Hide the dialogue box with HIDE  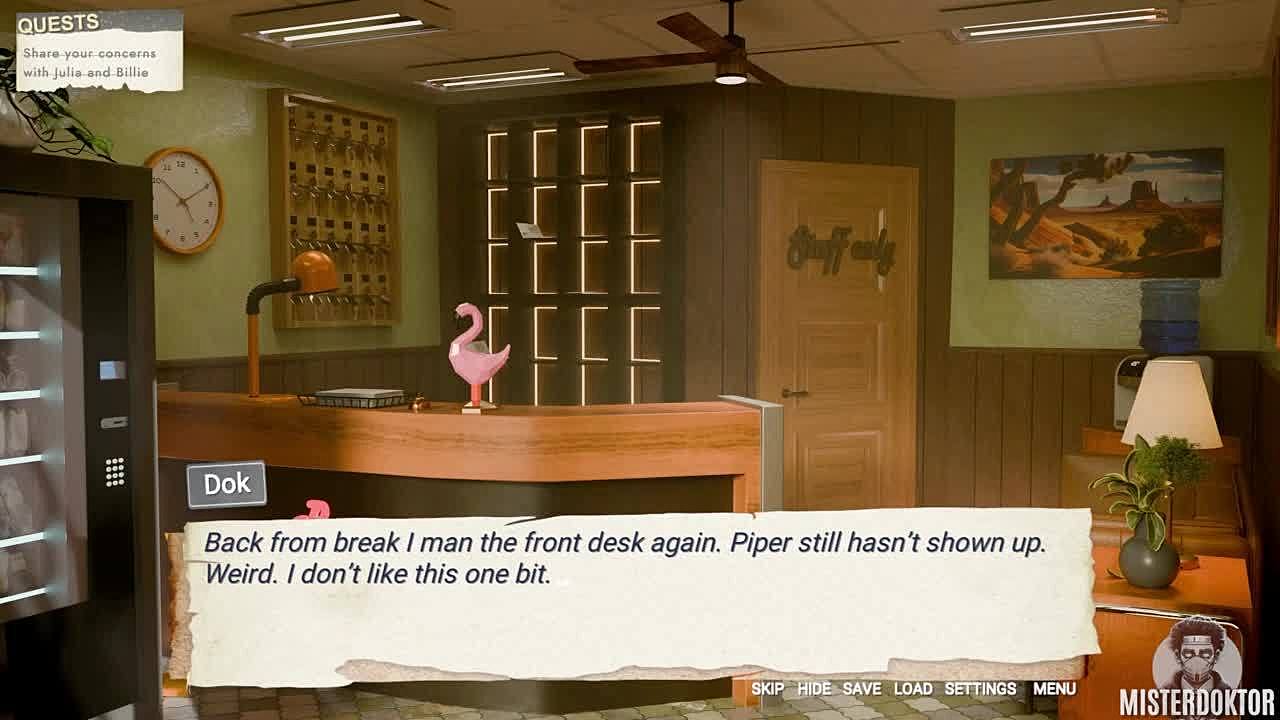(814, 689)
